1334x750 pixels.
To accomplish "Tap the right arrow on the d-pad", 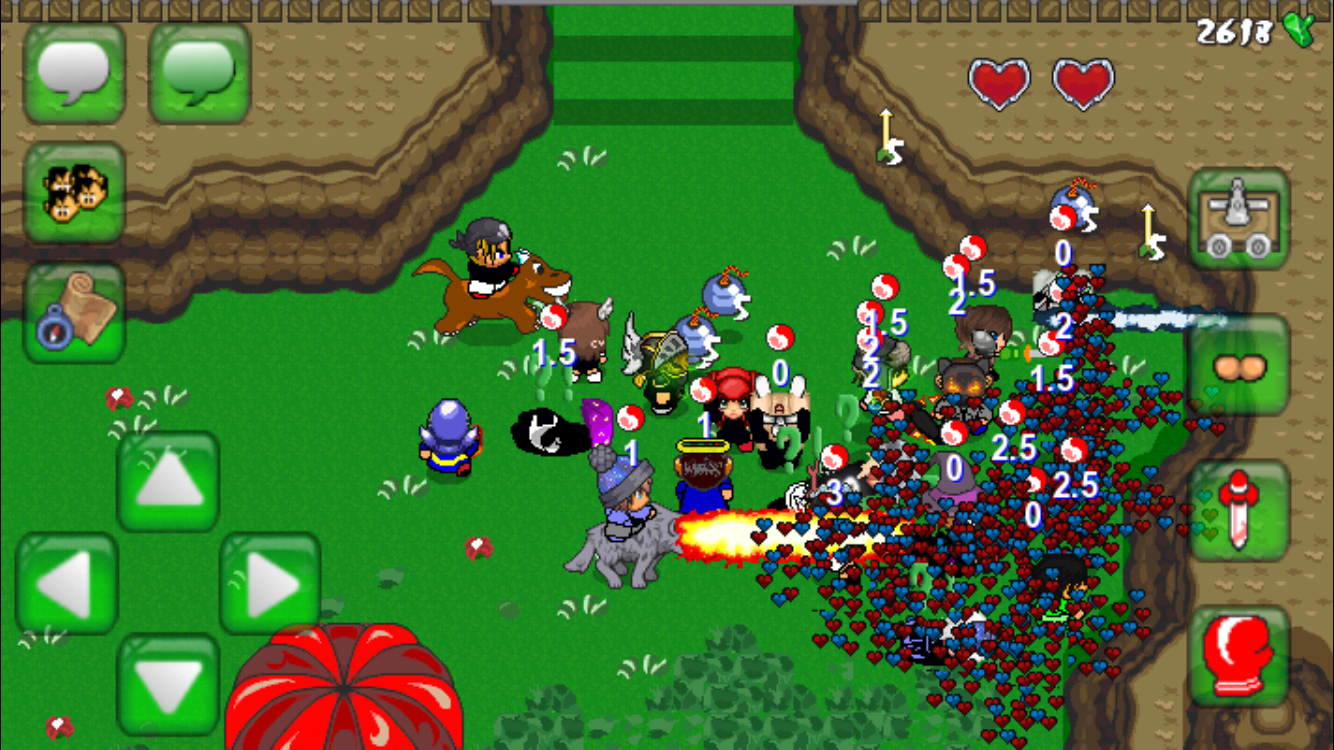I will (270, 583).
